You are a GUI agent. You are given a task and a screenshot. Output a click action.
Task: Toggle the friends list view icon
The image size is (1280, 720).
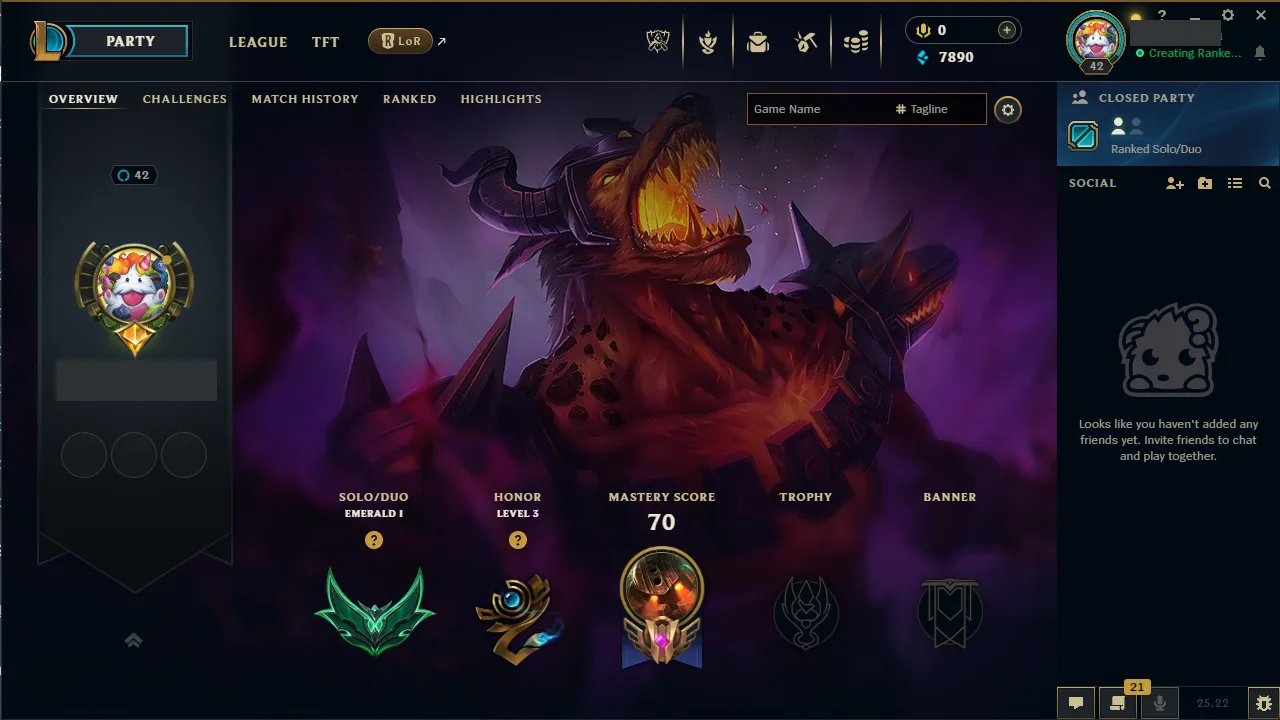pyautogui.click(x=1235, y=183)
